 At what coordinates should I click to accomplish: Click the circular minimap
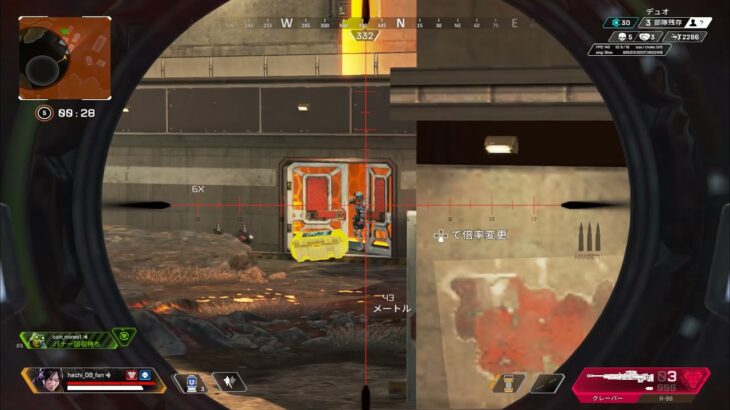coord(64,58)
